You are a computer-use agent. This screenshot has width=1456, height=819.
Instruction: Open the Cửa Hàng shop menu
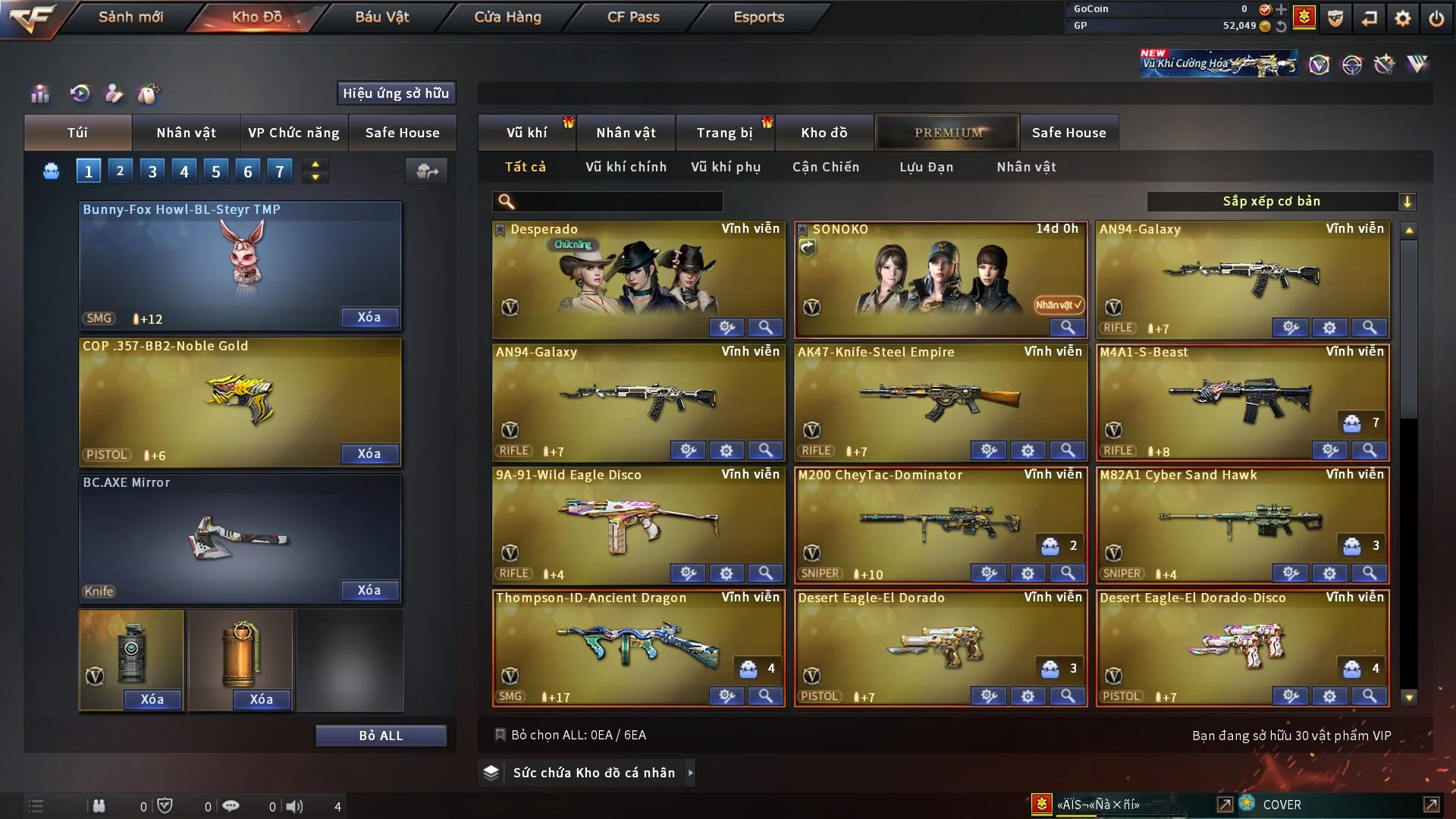tap(507, 17)
